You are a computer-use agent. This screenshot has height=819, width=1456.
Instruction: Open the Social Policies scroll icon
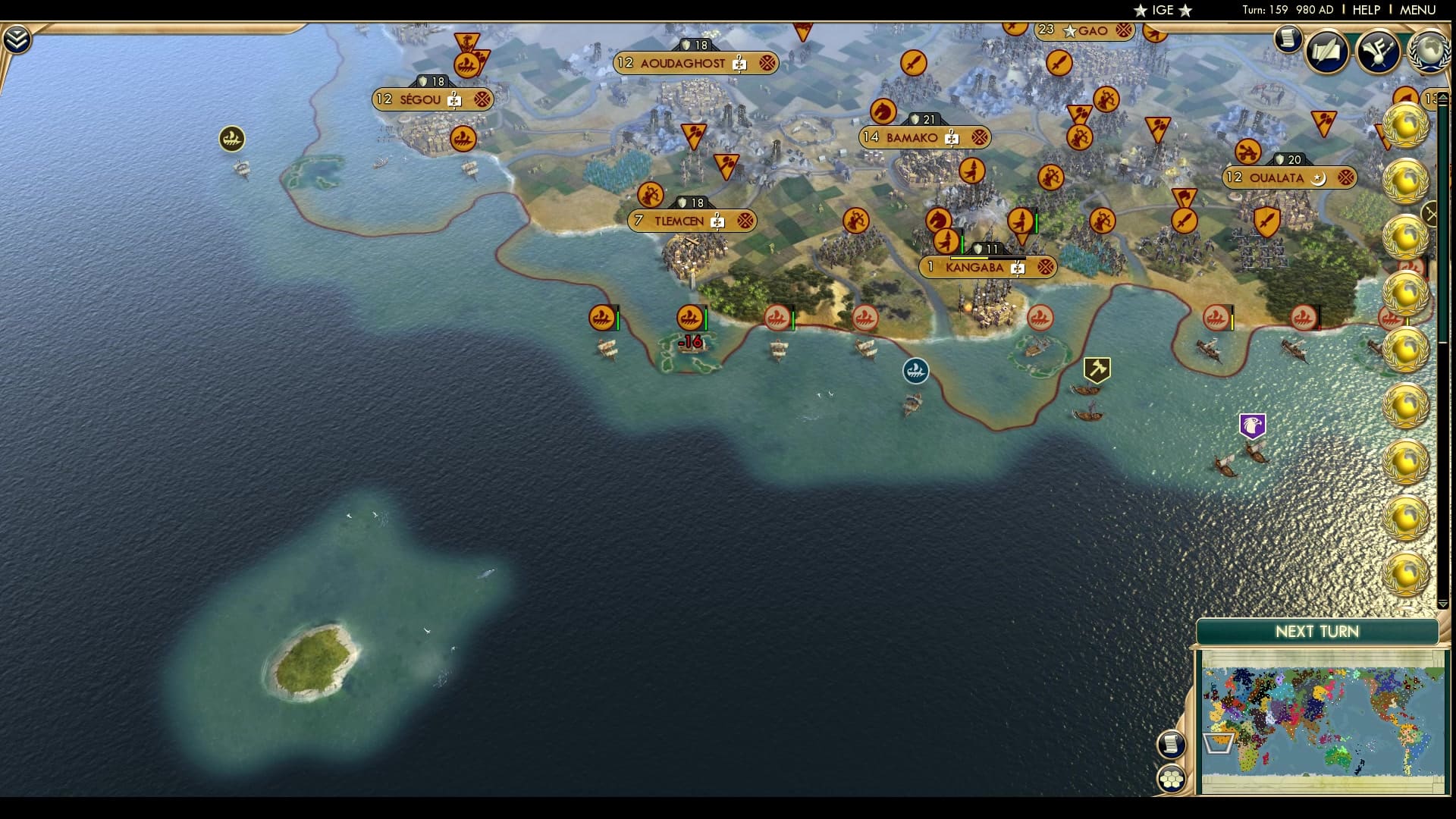1326,53
